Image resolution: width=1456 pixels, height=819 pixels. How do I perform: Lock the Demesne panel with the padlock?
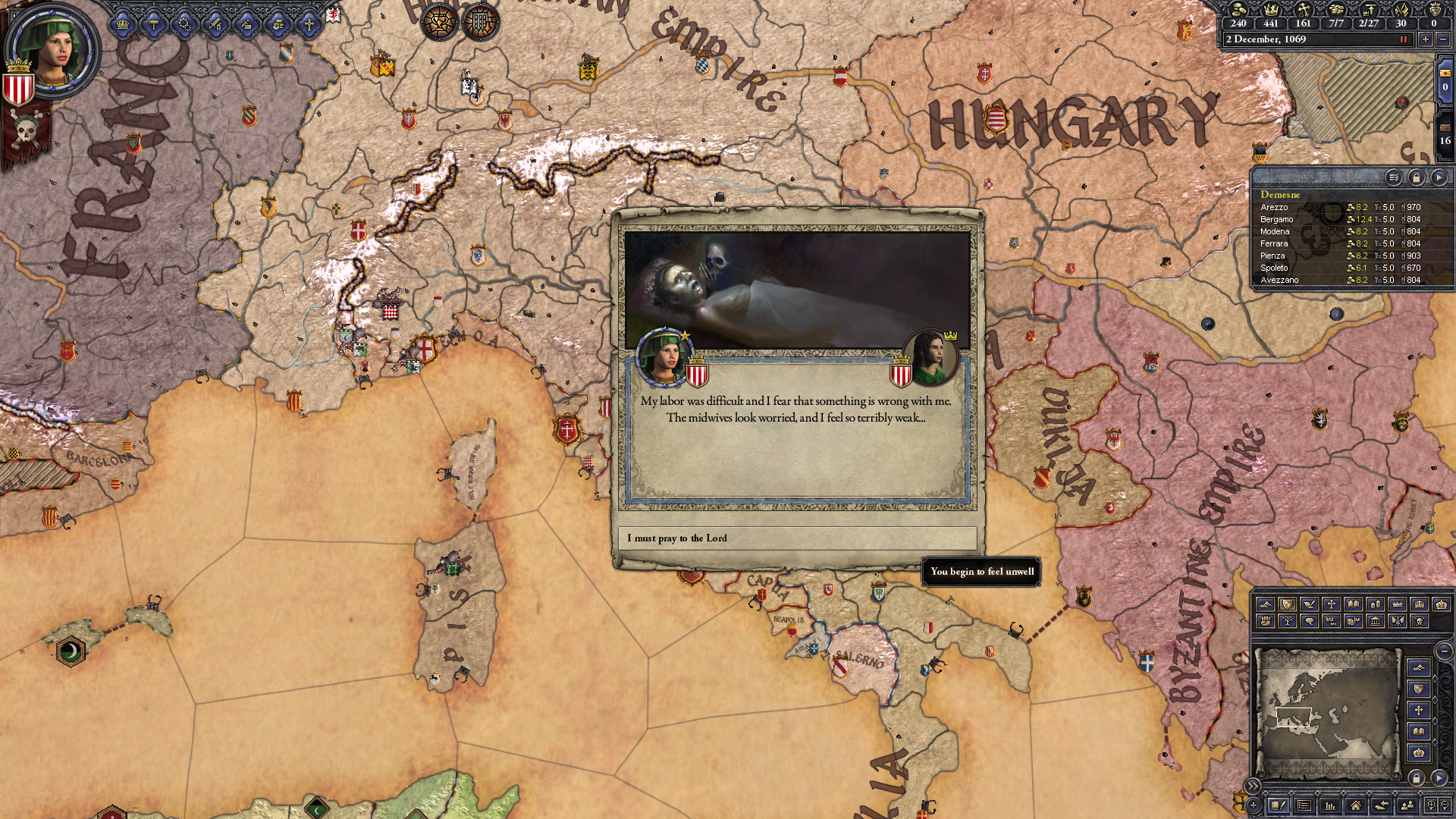point(1417,178)
